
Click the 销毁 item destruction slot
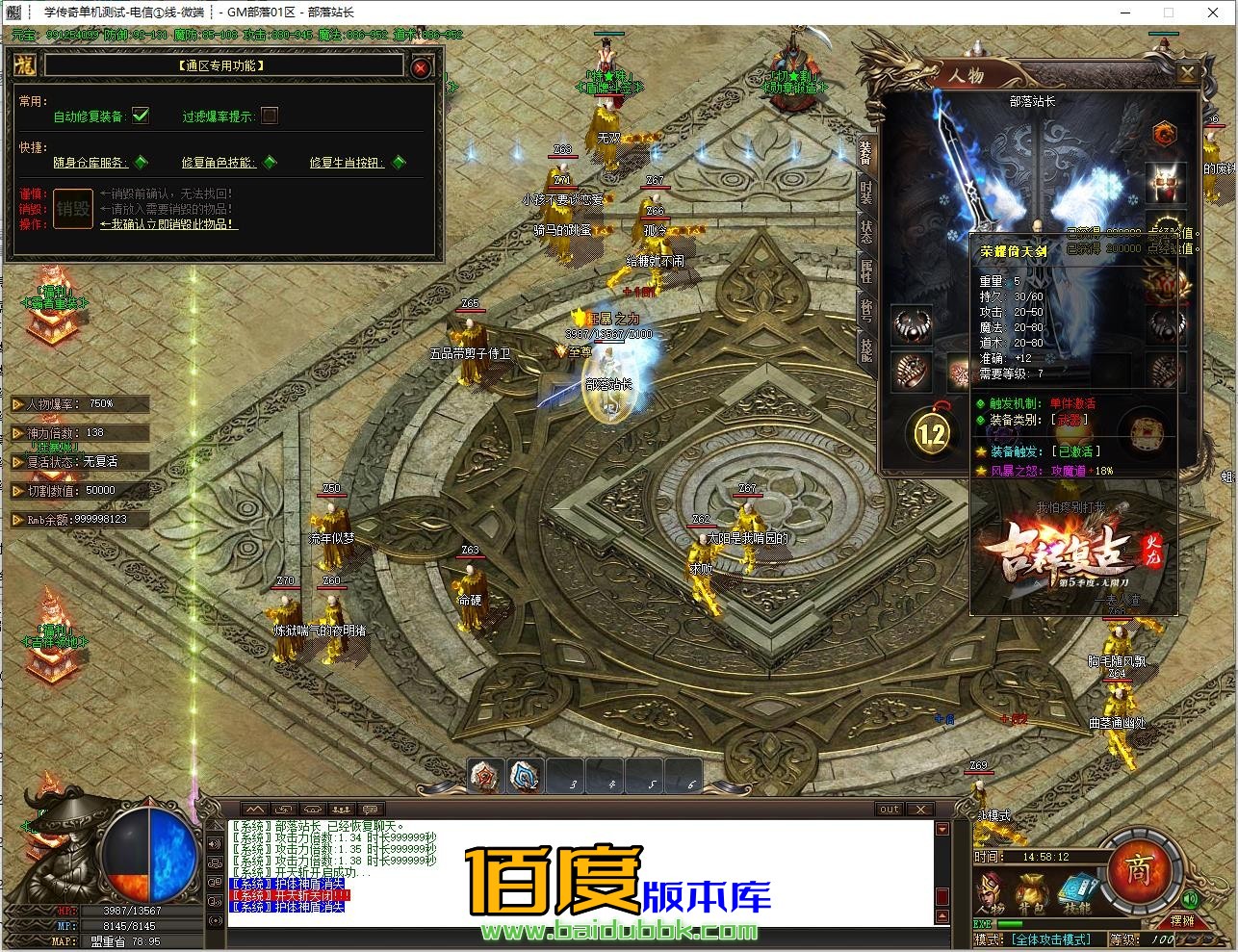[73, 209]
